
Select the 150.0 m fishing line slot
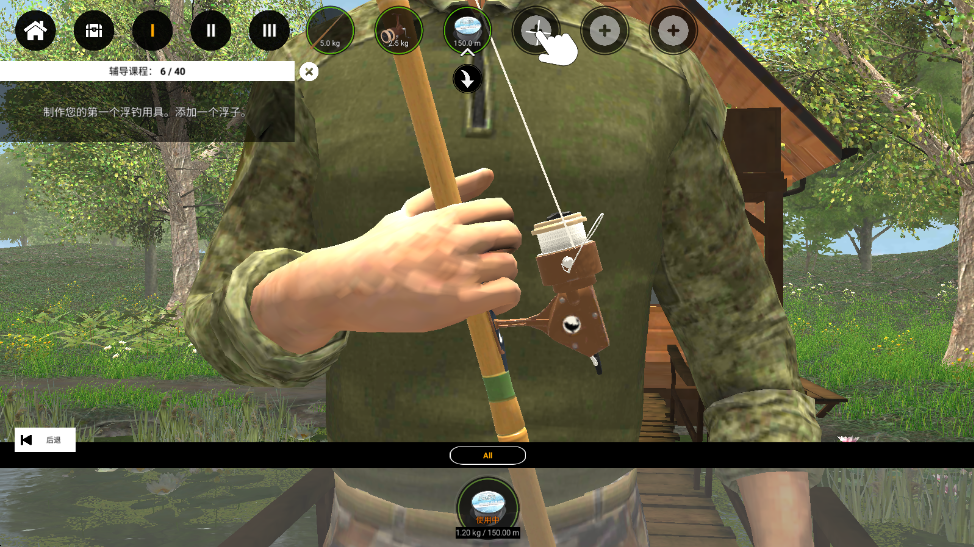click(467, 31)
